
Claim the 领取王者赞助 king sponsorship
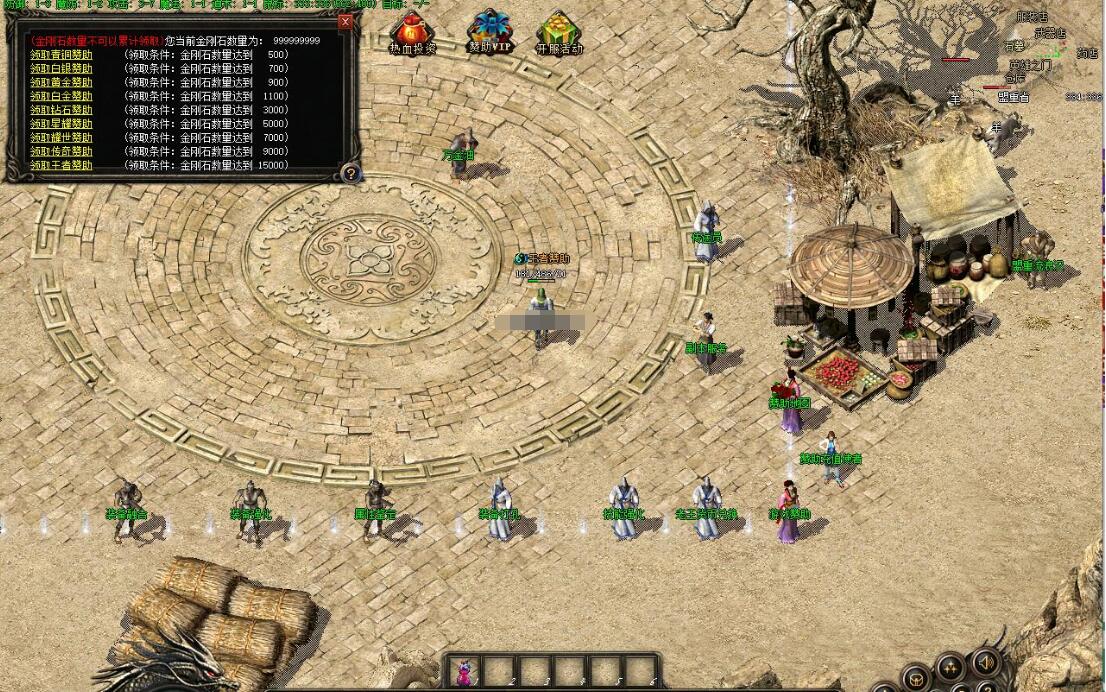(x=61, y=165)
